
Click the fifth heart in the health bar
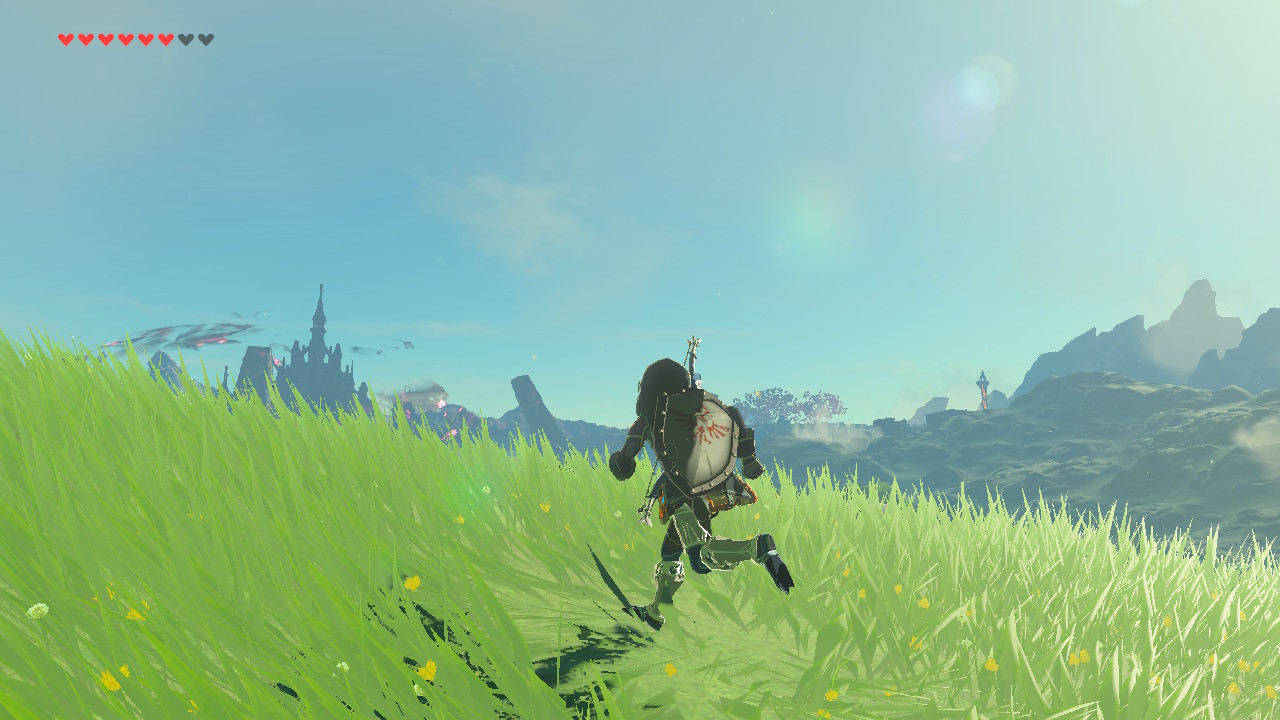tap(145, 39)
